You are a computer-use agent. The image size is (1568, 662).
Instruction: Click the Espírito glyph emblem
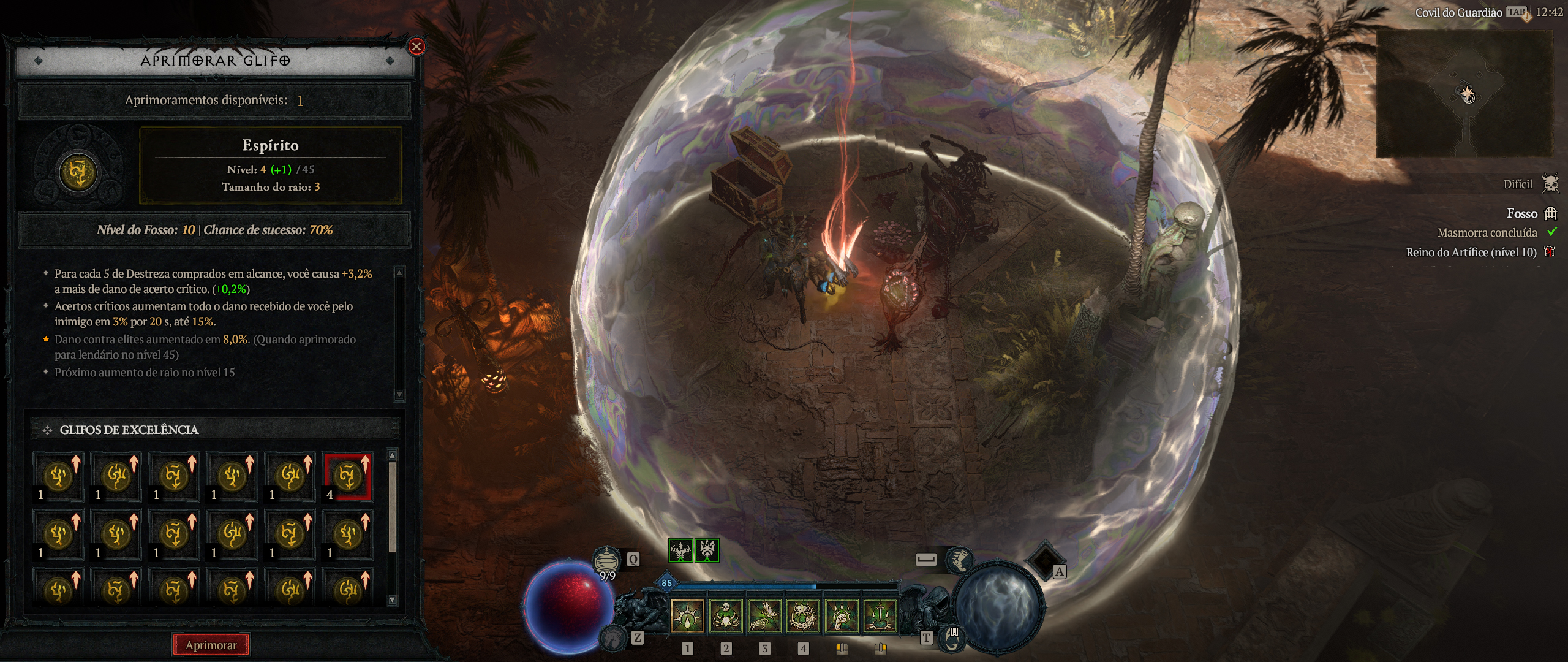coord(78,172)
